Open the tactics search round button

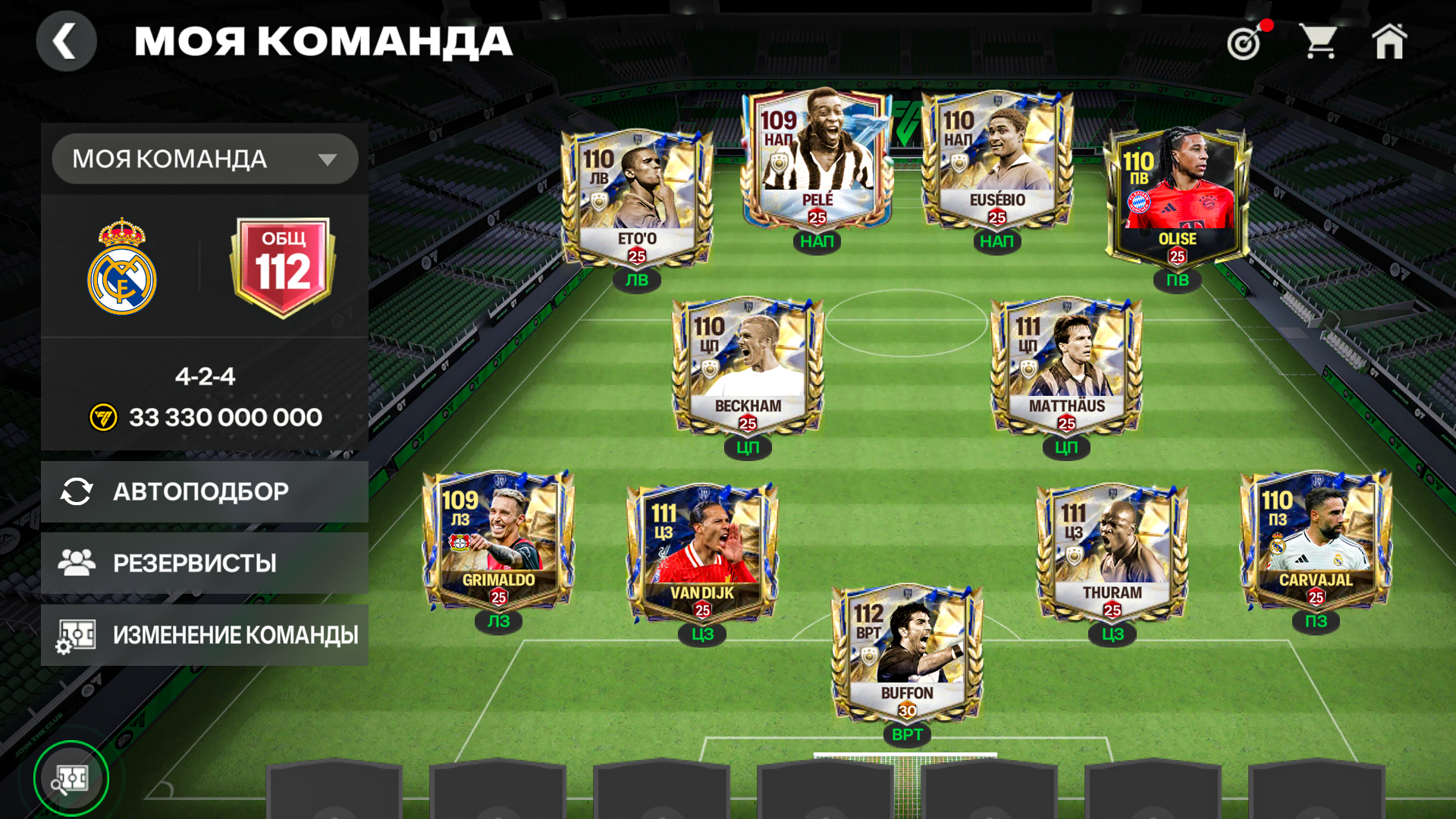click(x=71, y=778)
